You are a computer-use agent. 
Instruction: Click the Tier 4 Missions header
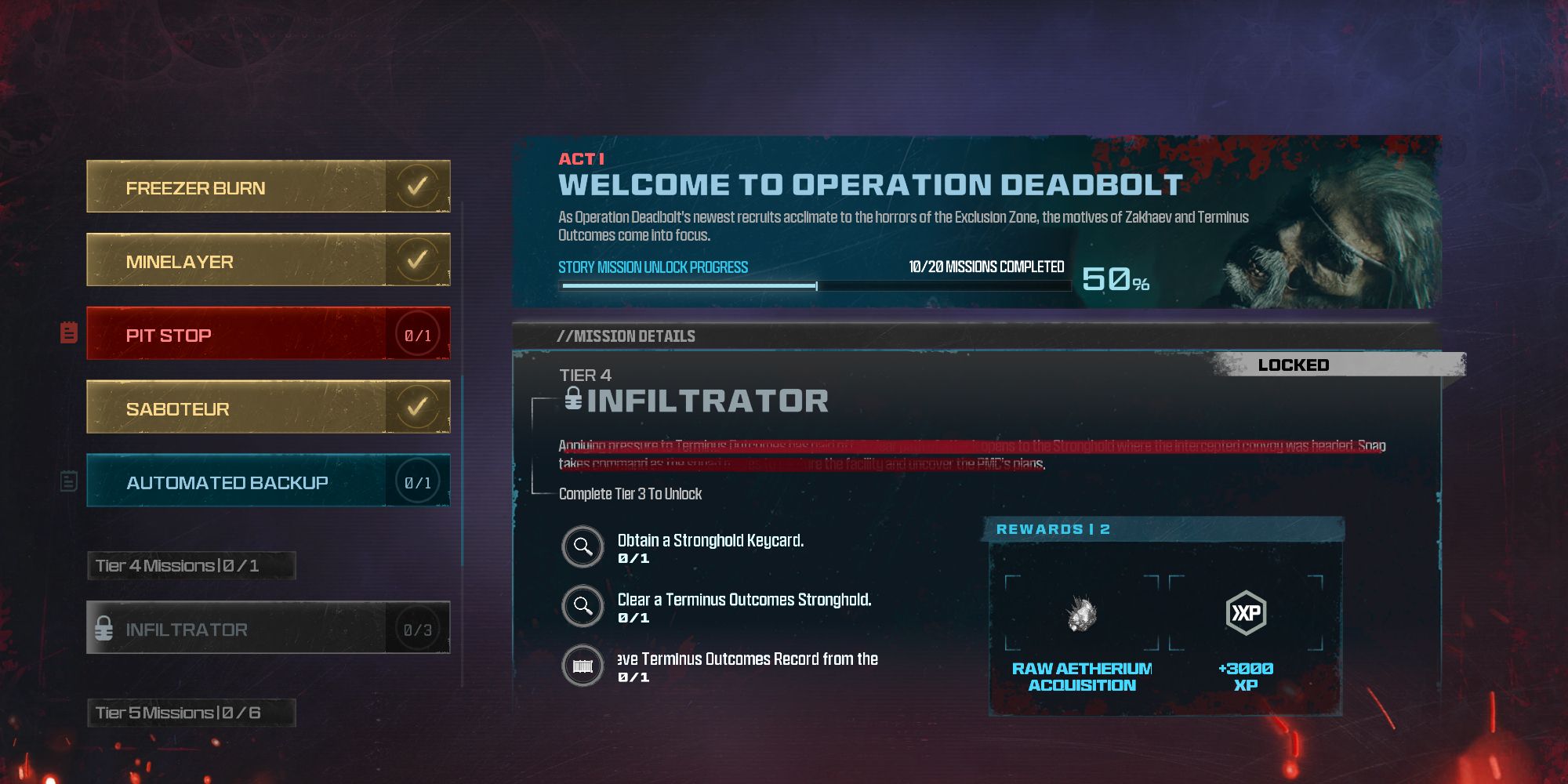(191, 566)
